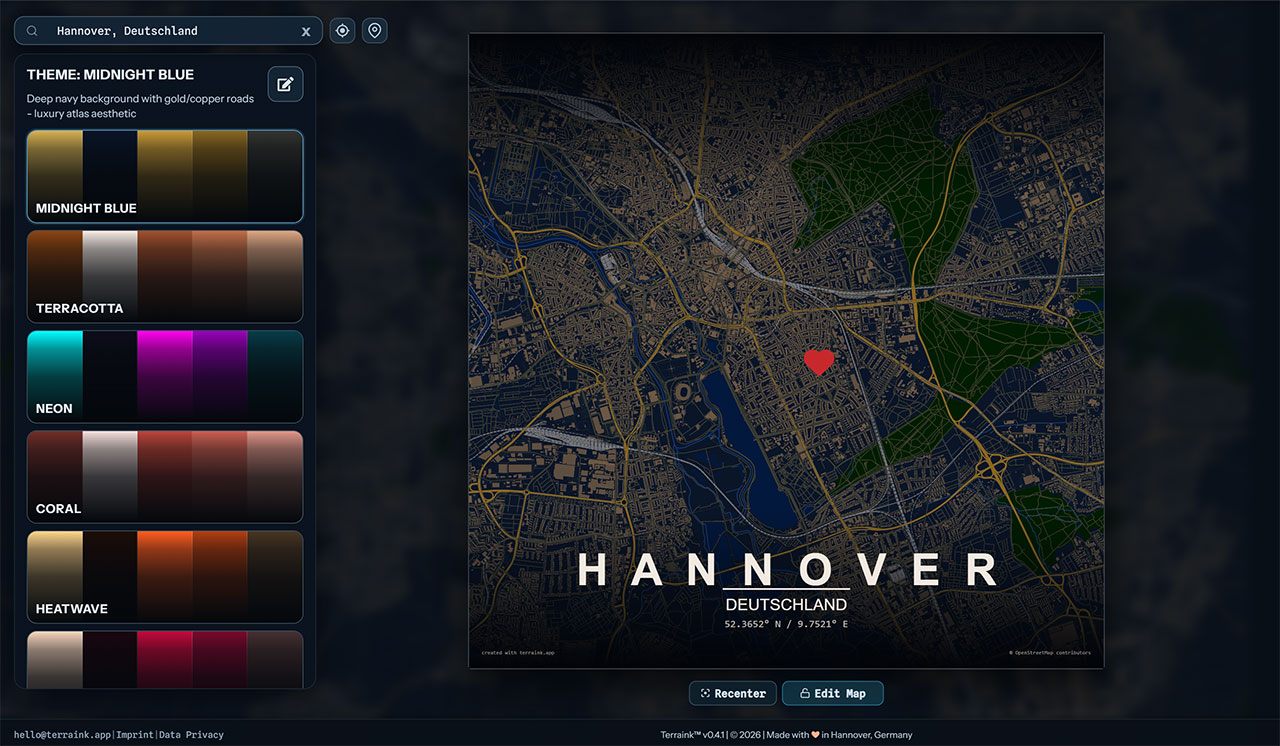The height and width of the screenshot is (746, 1280).
Task: Apply the Neon theme
Action: pos(165,376)
